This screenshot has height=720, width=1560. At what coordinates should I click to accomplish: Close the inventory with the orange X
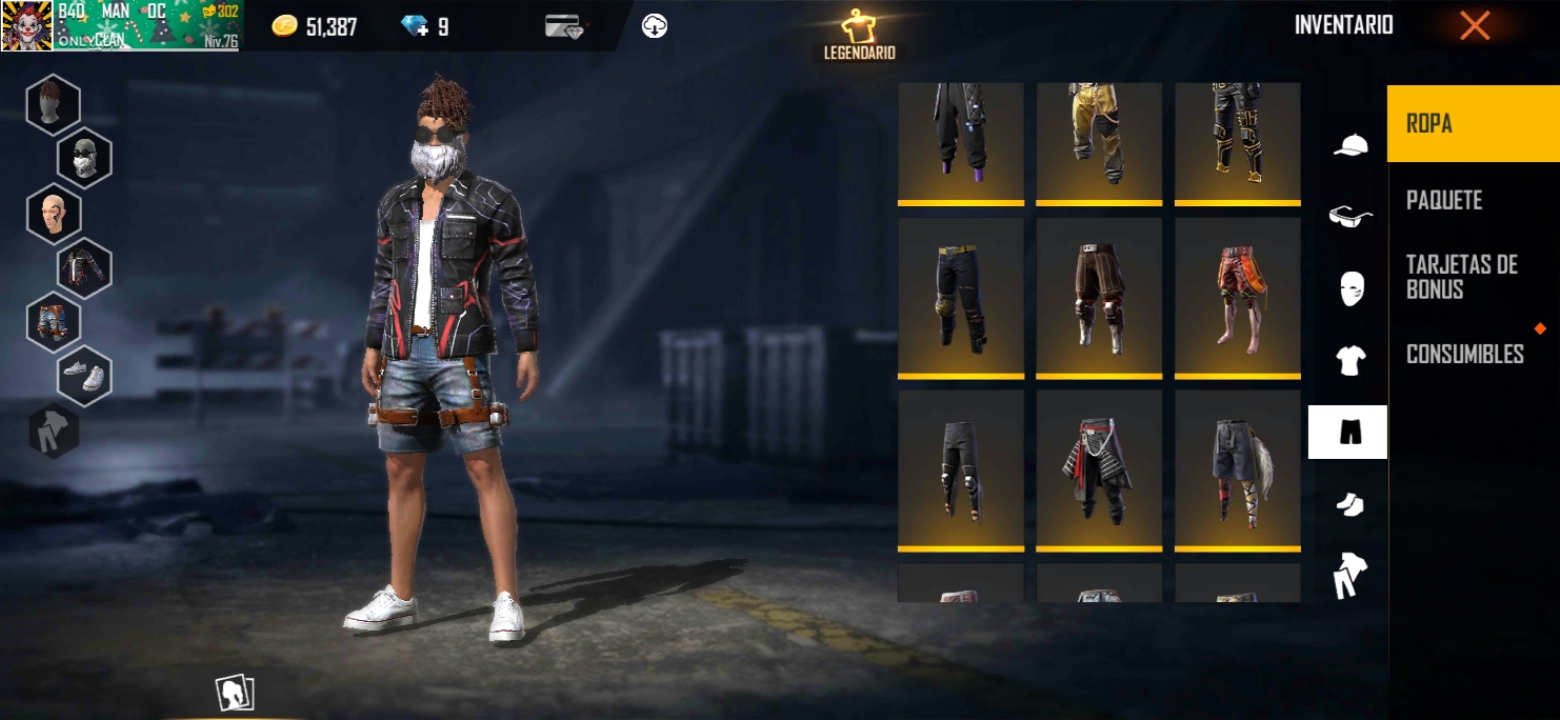point(1474,26)
